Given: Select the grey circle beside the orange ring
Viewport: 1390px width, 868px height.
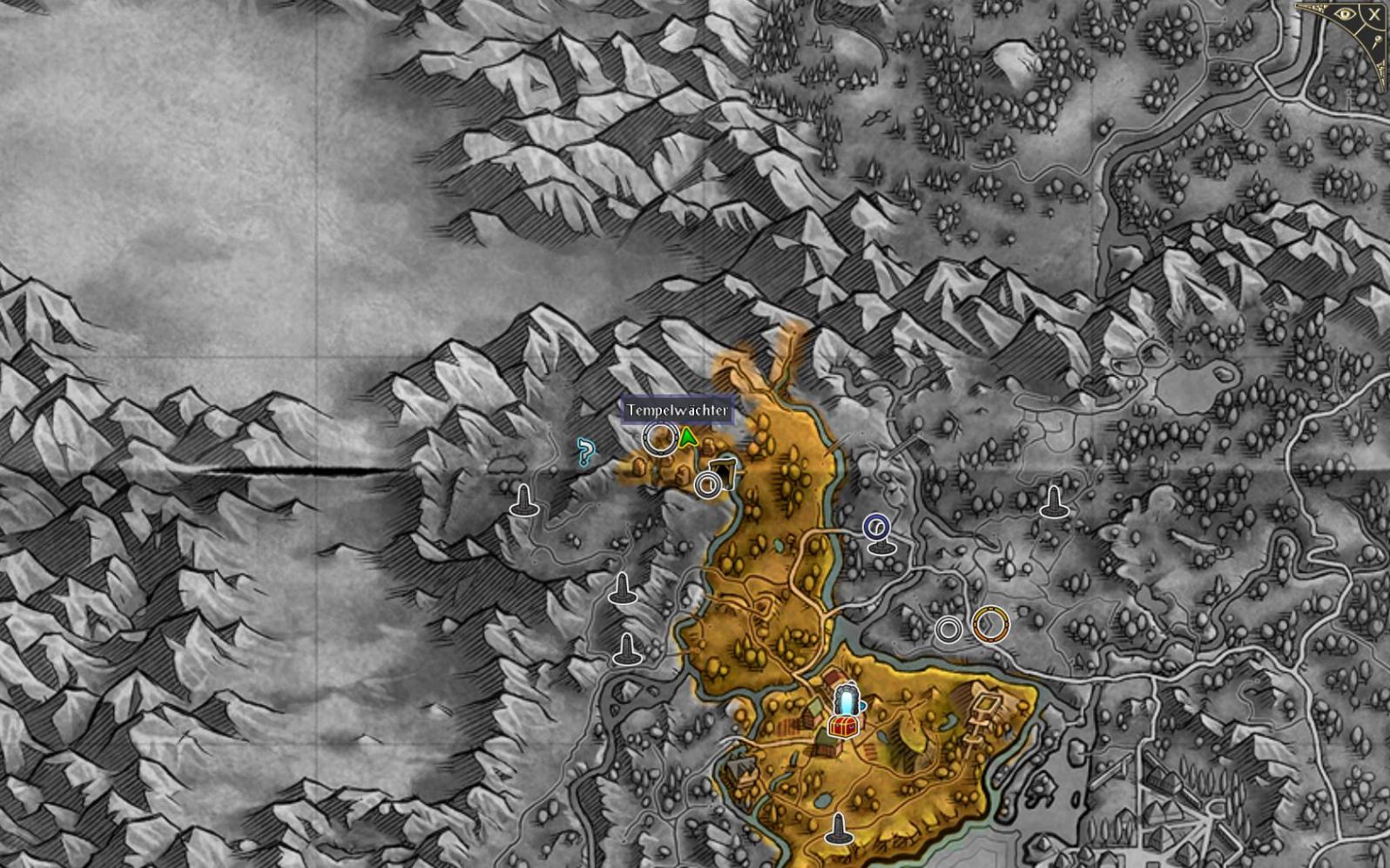Looking at the screenshot, I should (948, 629).
